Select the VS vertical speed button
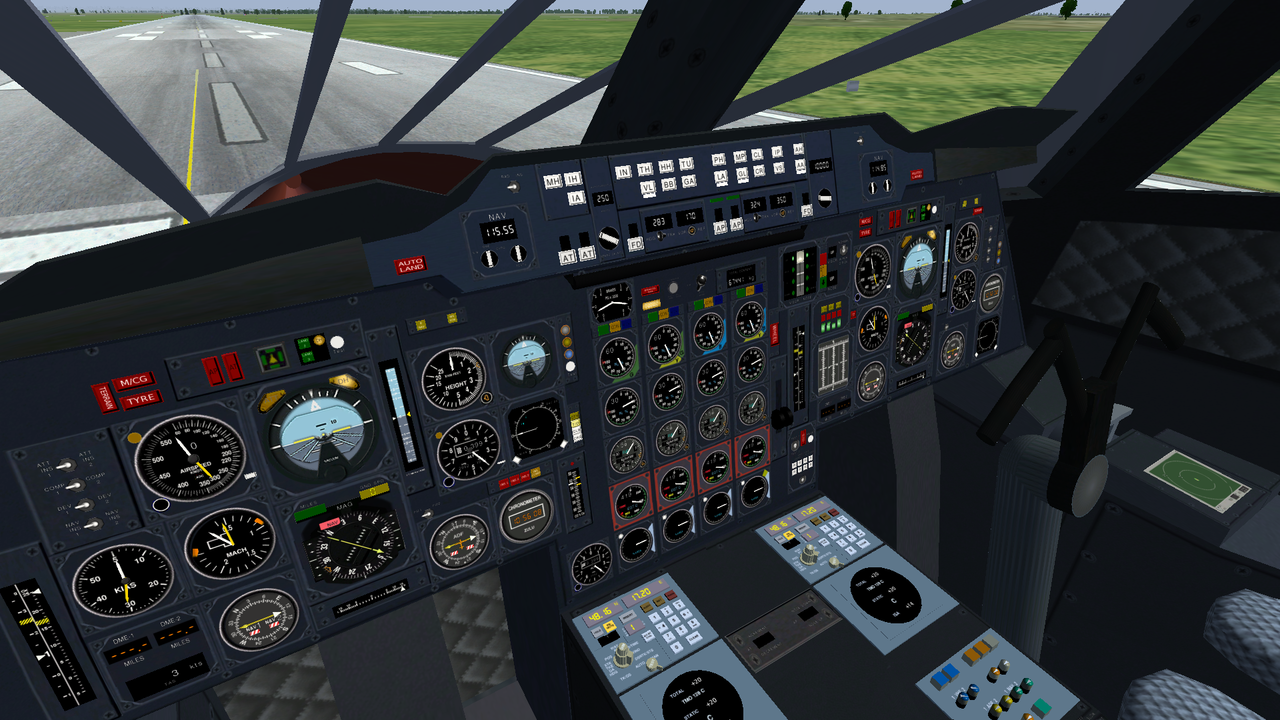This screenshot has height=720, width=1280. (x=779, y=168)
